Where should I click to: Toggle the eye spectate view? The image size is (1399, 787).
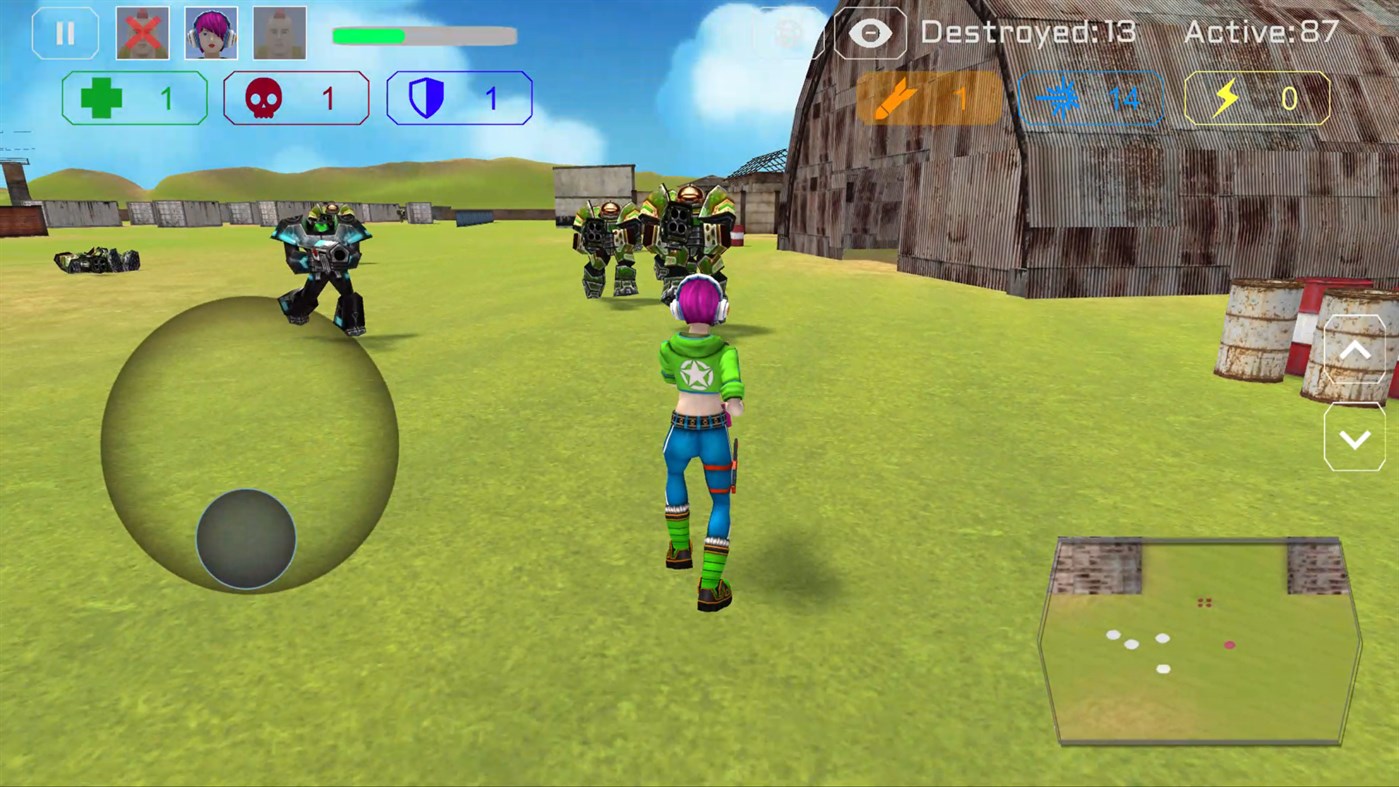(x=870, y=33)
